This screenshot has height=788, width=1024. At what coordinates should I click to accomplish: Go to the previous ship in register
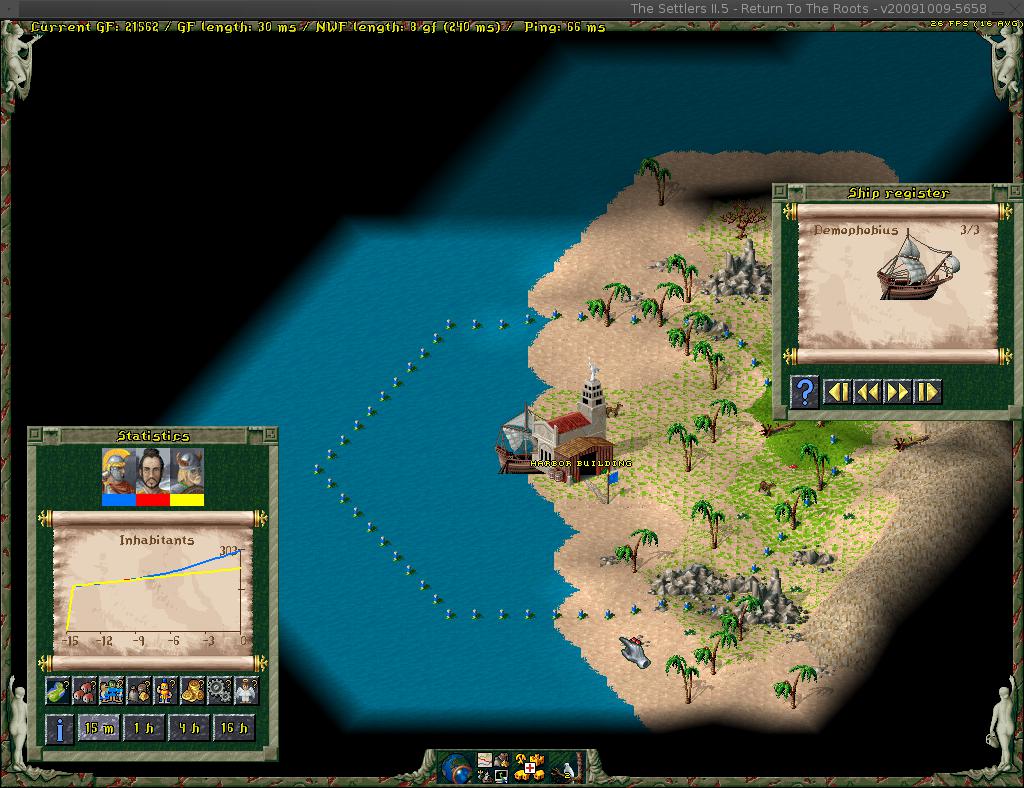click(x=867, y=391)
